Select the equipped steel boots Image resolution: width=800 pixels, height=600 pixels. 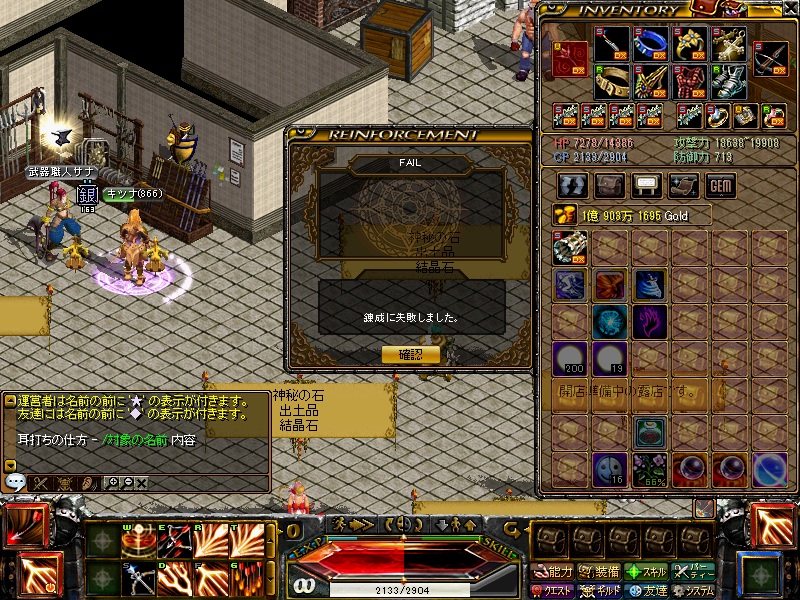point(729,81)
